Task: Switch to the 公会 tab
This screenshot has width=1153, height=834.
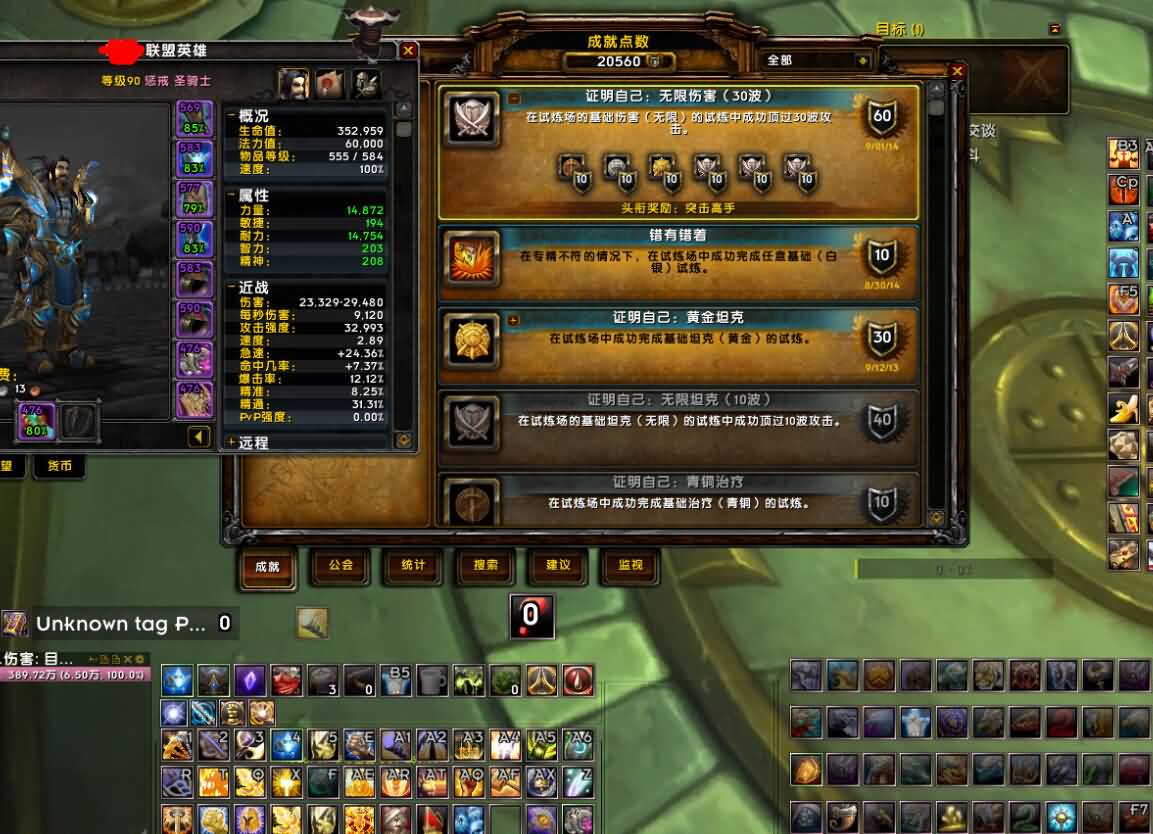Action: point(340,565)
